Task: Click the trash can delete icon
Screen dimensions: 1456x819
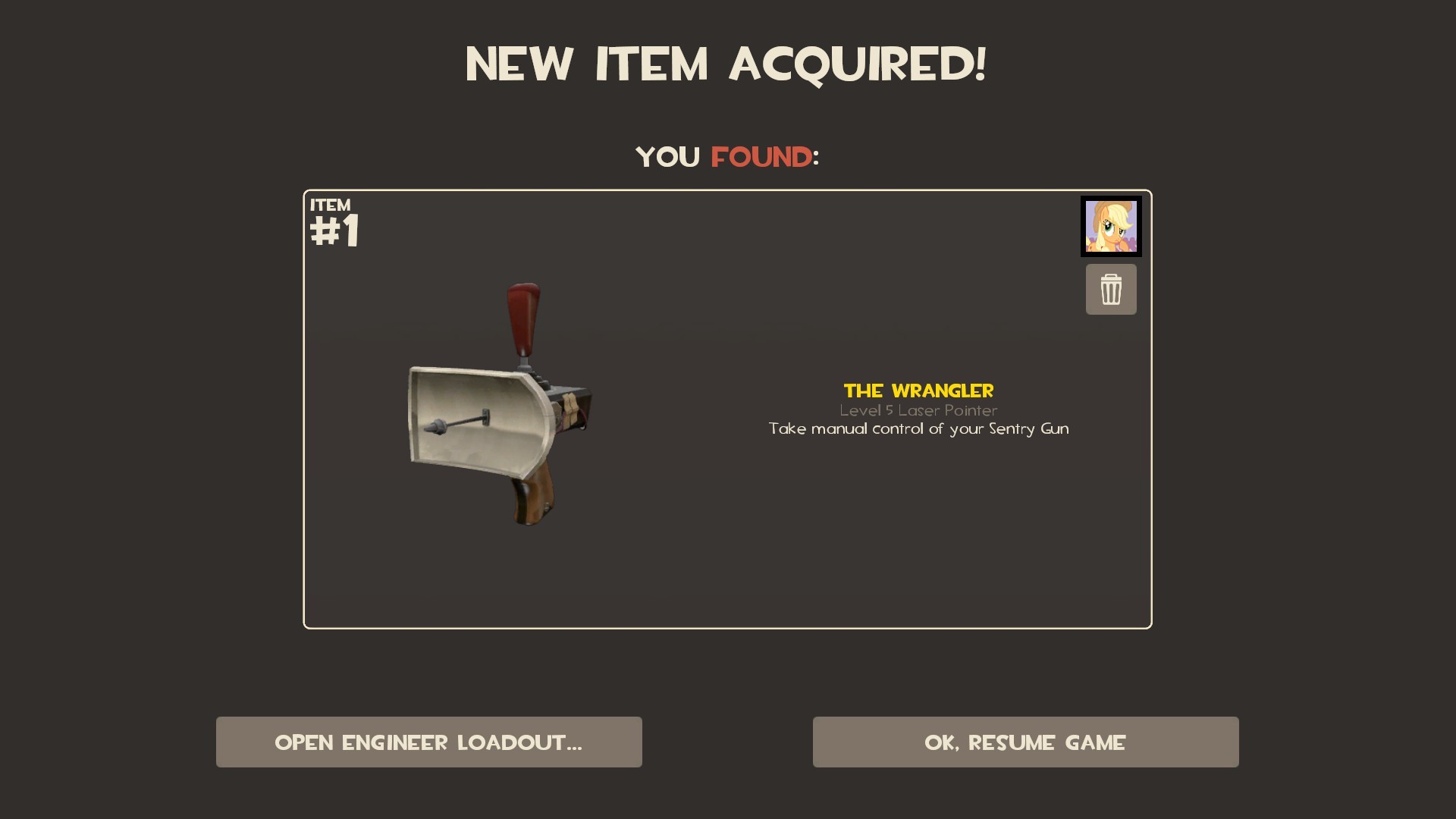Action: (1111, 289)
